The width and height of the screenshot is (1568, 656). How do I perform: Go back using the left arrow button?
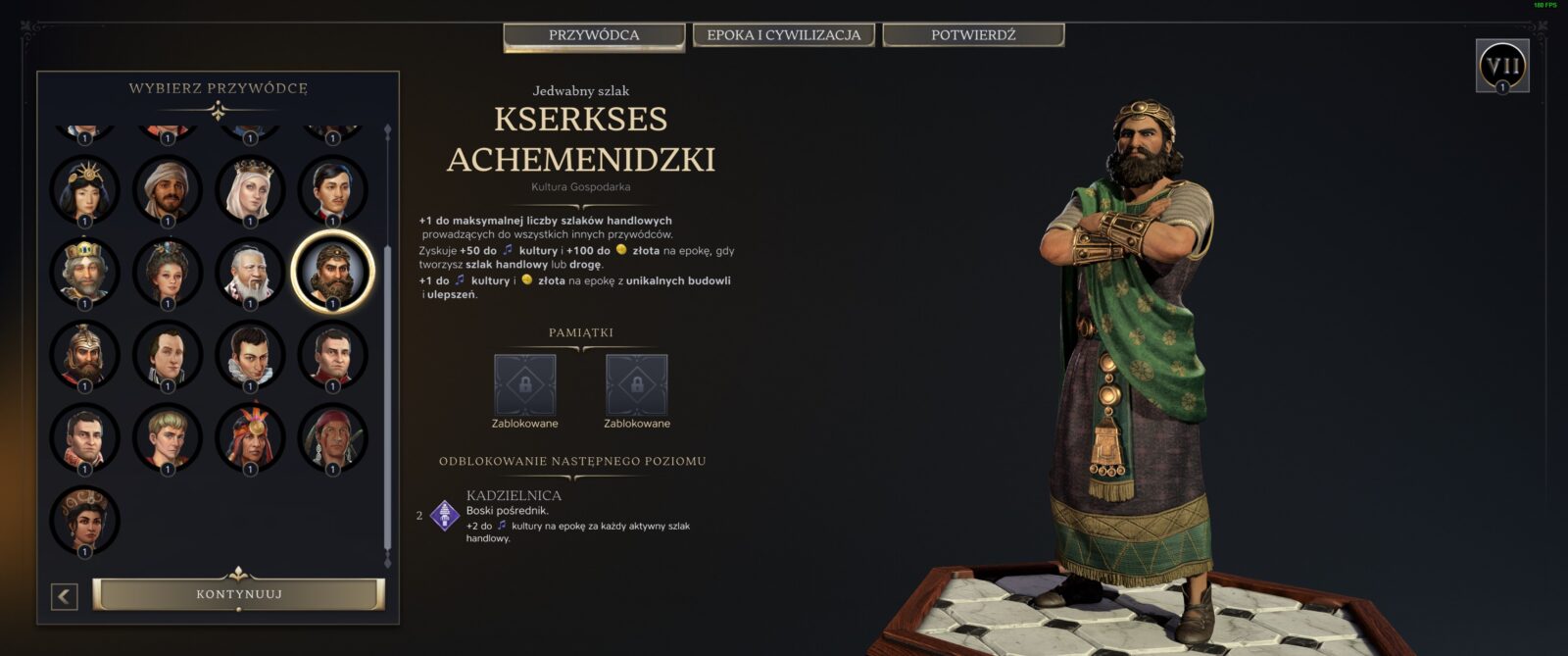point(65,596)
